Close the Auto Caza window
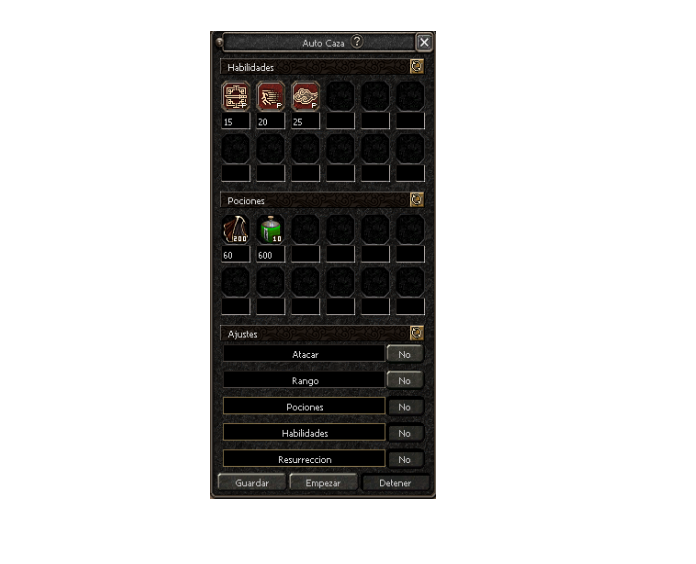The height and width of the screenshot is (564, 696). pos(424,42)
